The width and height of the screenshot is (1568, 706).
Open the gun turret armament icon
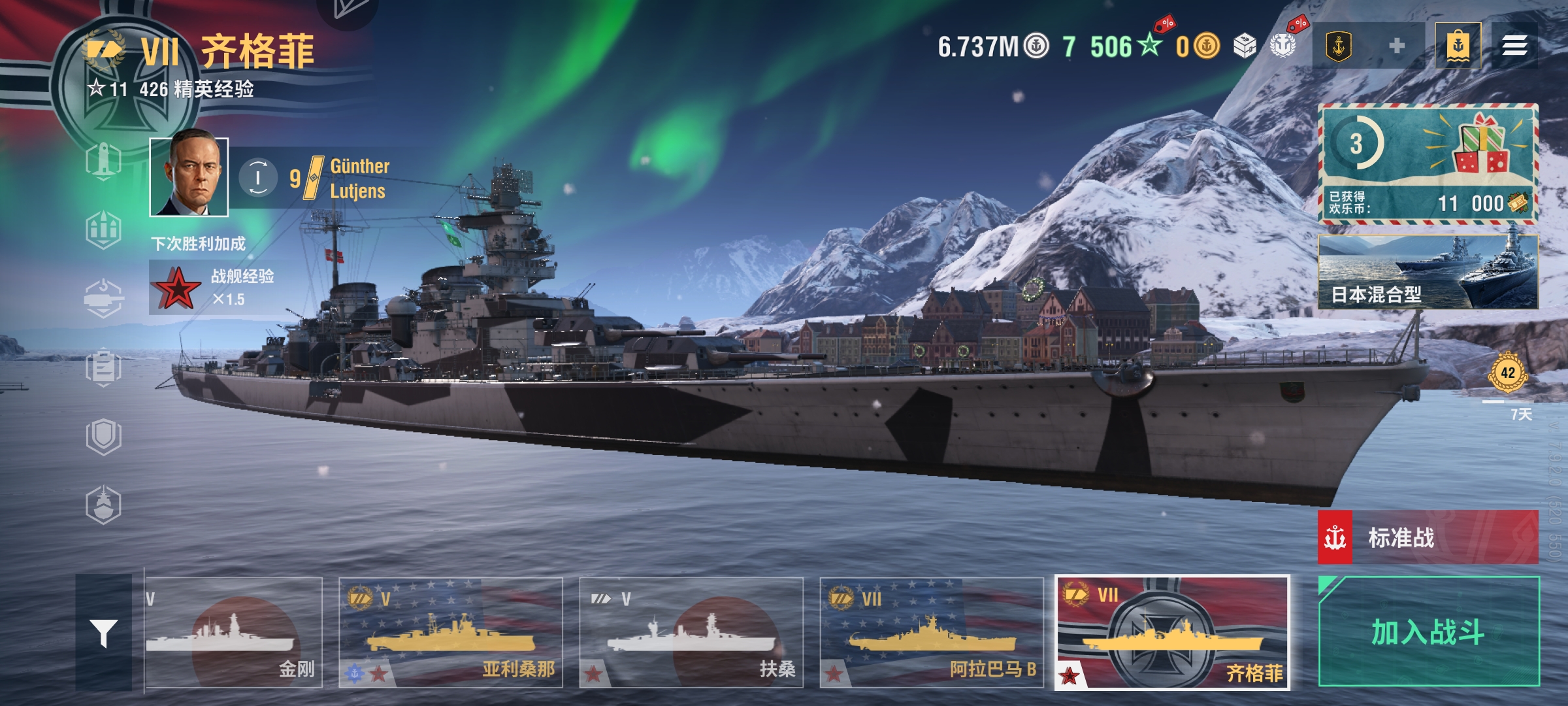pos(104,298)
